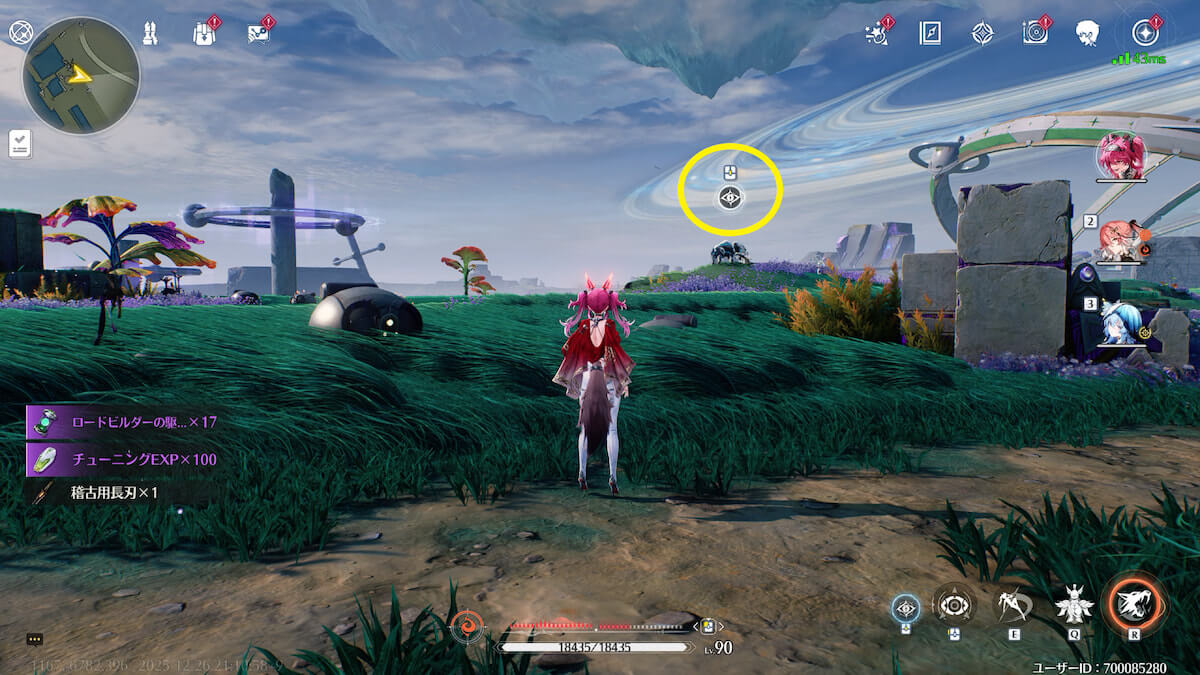The width and height of the screenshot is (1200, 675).
Task: Activate the blue-glowing eye scan skill
Action: (x=906, y=606)
